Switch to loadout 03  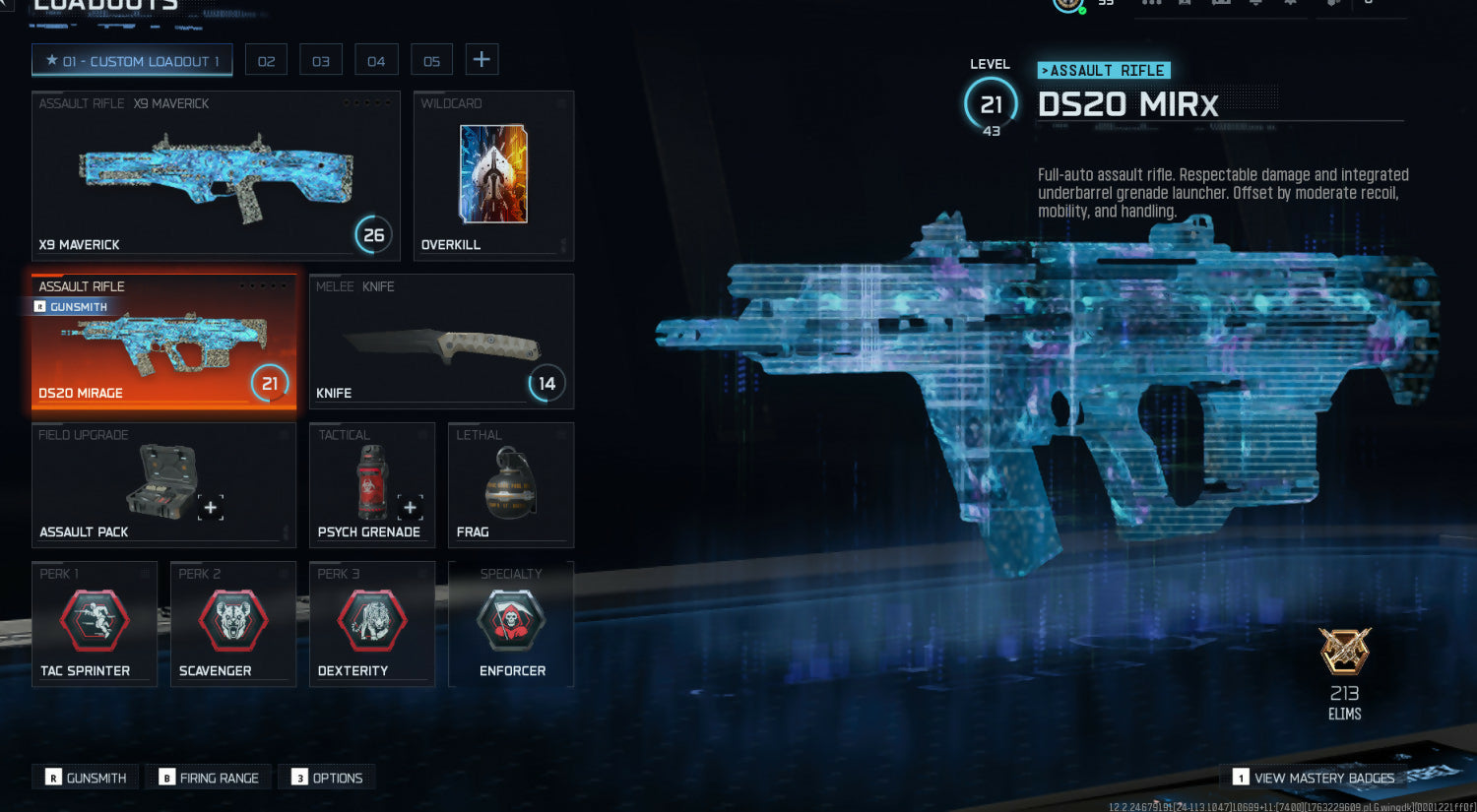[321, 60]
